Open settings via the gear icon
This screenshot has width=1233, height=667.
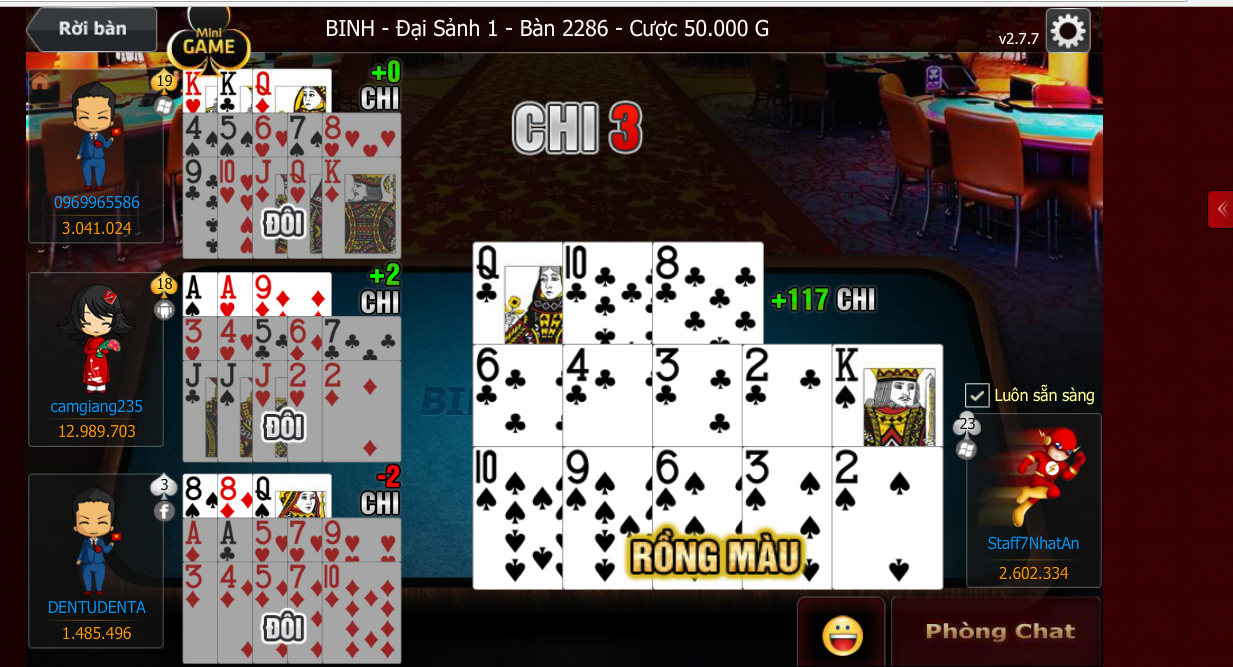click(x=1067, y=31)
